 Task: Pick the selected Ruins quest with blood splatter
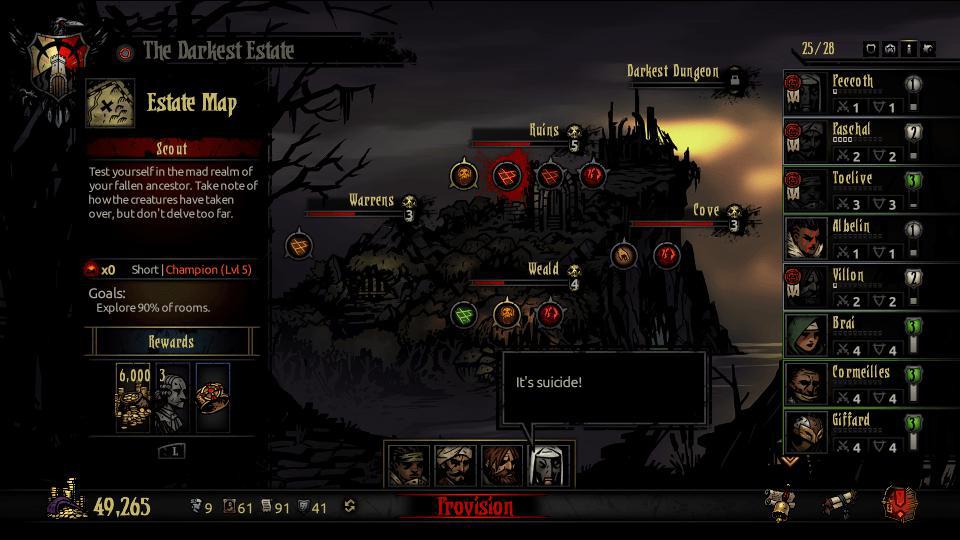point(507,176)
